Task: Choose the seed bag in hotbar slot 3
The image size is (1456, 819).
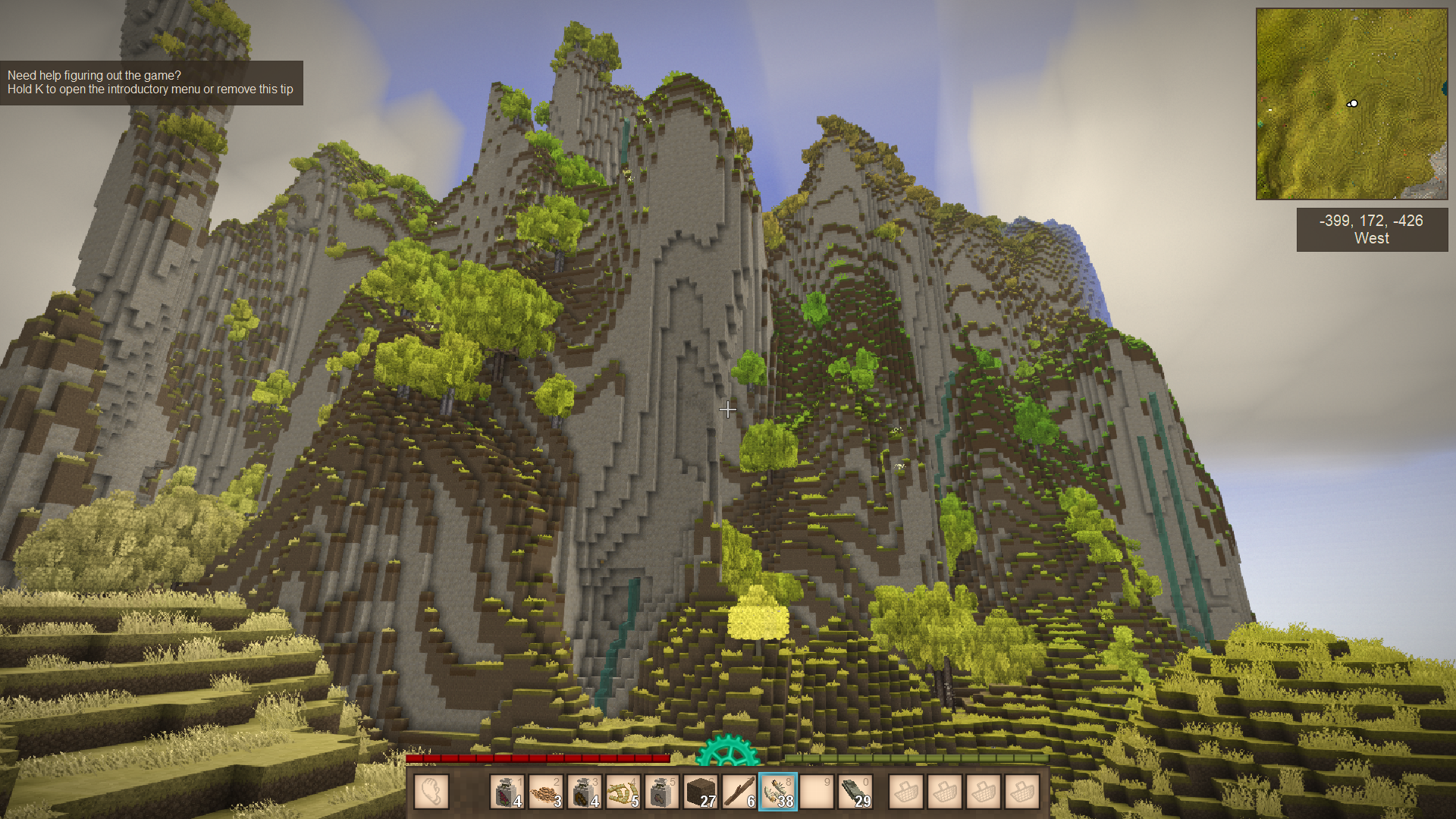Action: (x=585, y=792)
